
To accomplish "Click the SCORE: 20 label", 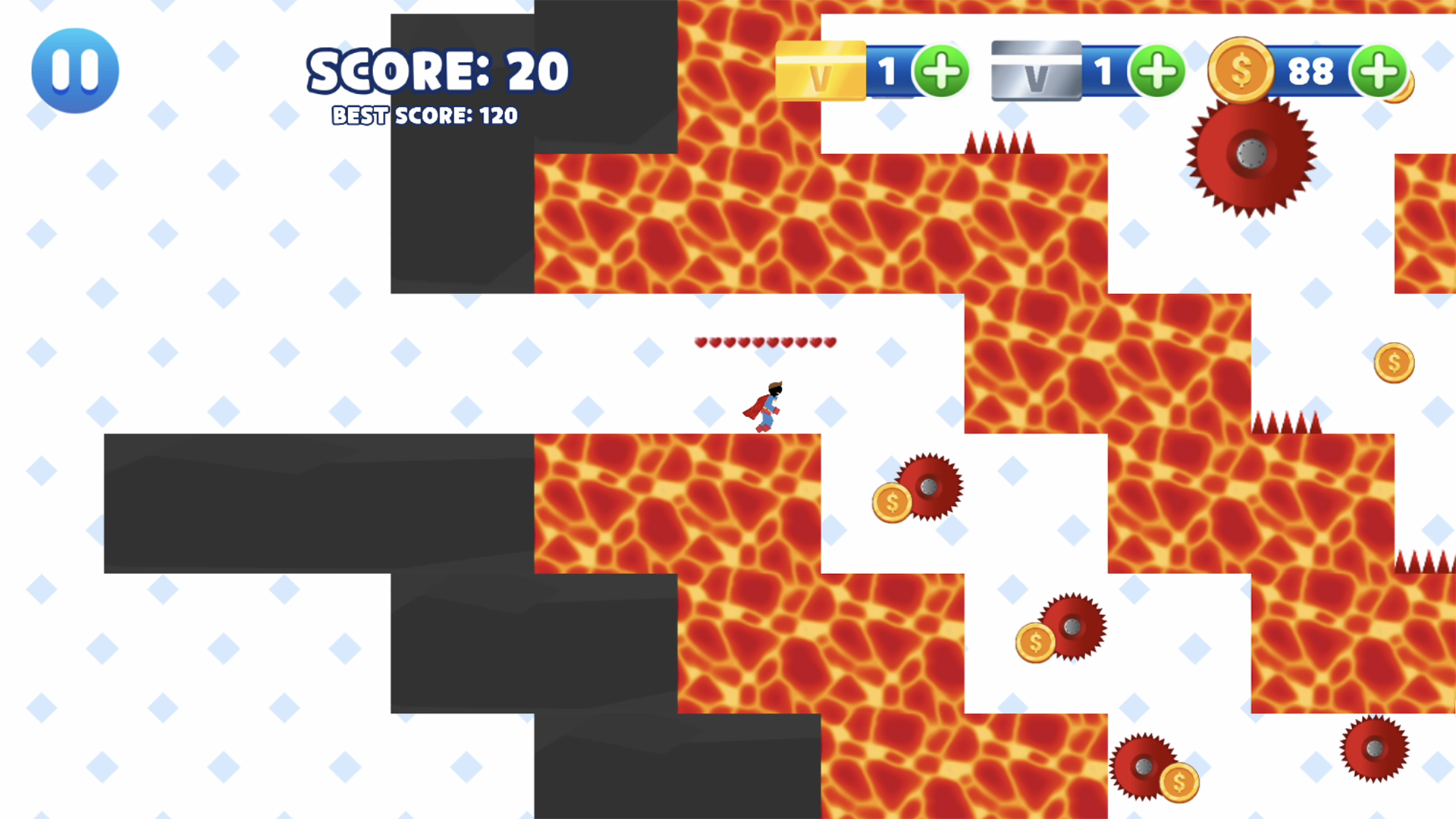I will 438,71.
